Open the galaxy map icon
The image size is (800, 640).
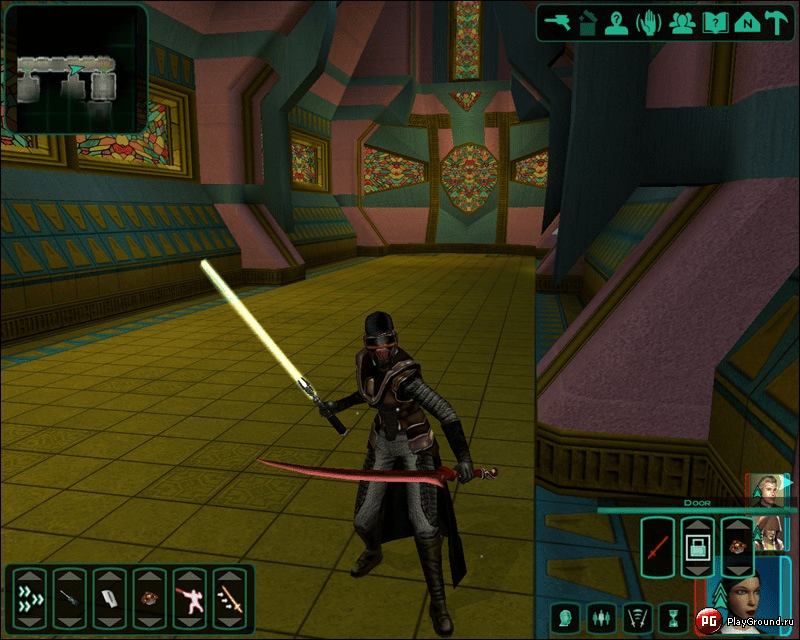click(x=745, y=23)
